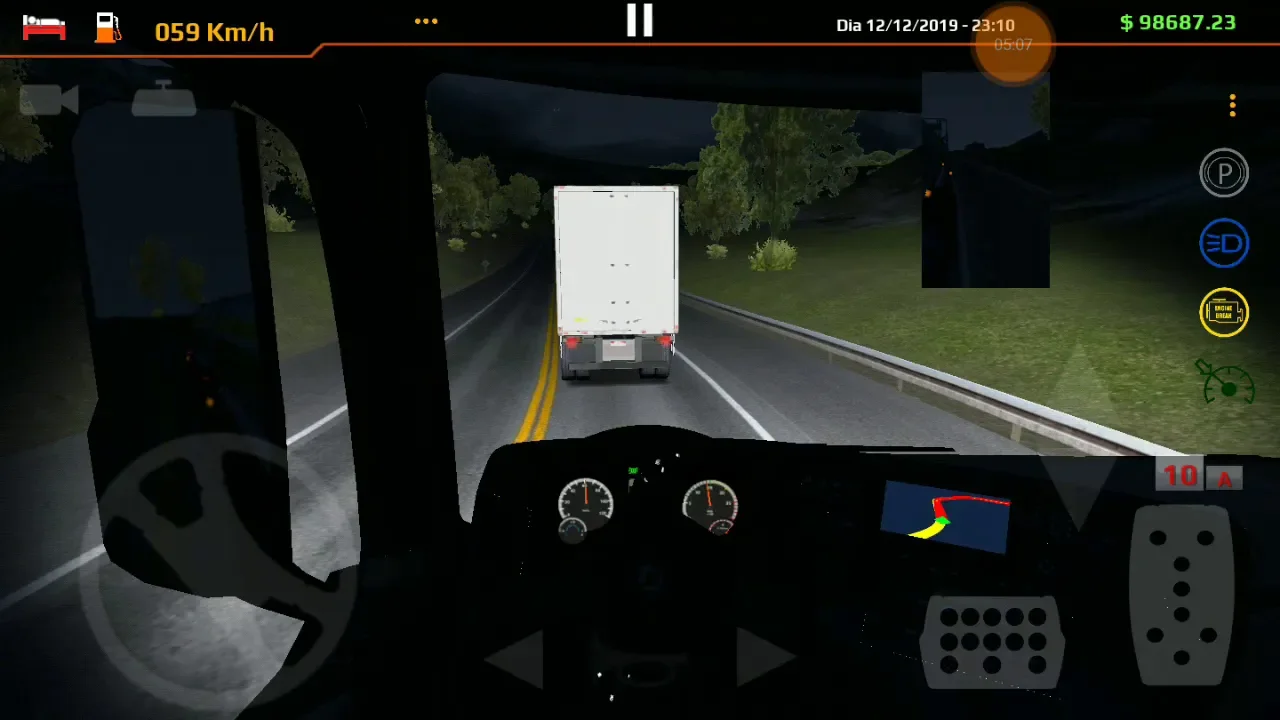1280x720 pixels.
Task: Pause the game with the pause button
Action: click(639, 20)
